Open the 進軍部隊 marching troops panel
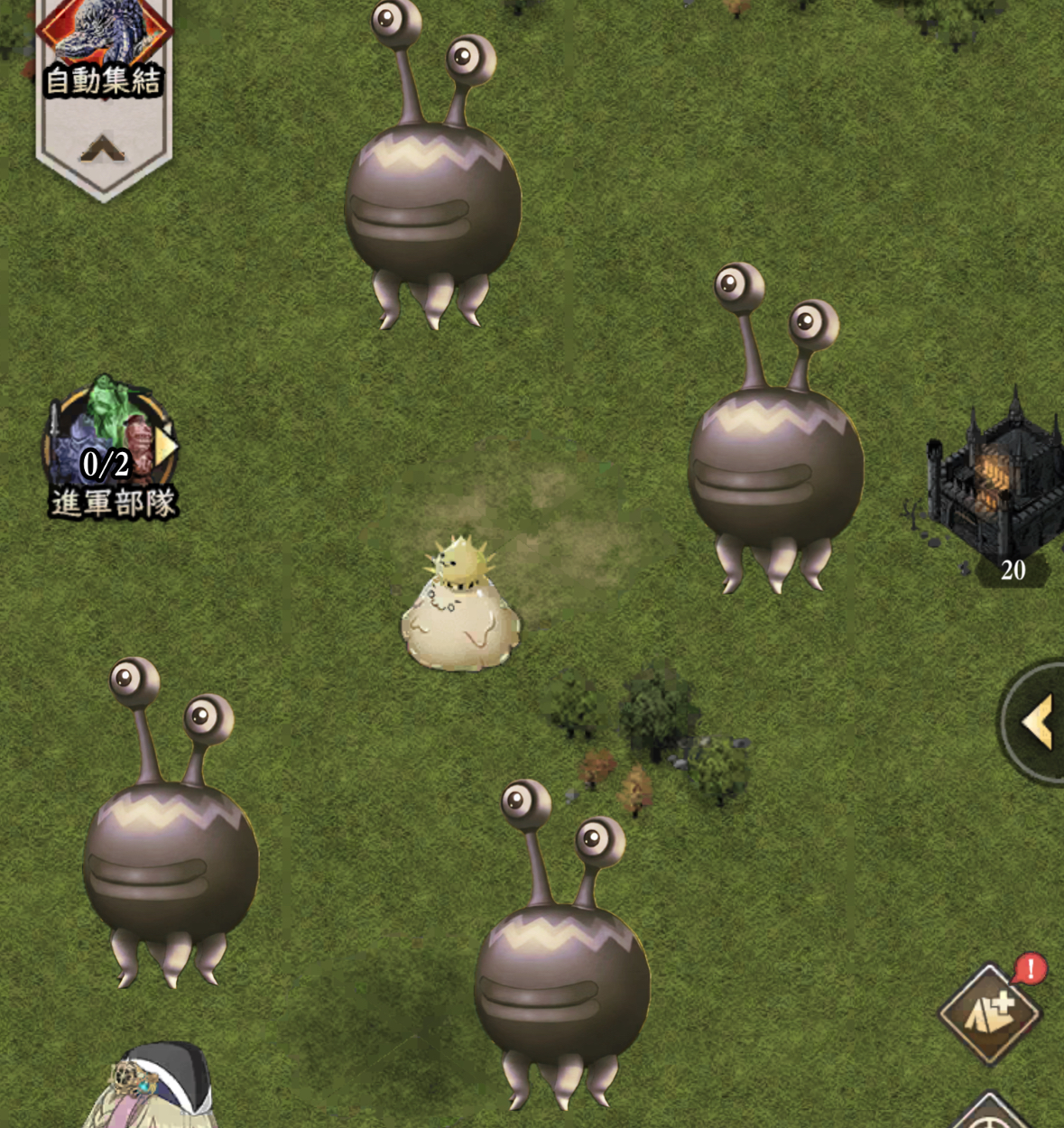This screenshot has height=1128, width=1064. pyautogui.click(x=110, y=448)
